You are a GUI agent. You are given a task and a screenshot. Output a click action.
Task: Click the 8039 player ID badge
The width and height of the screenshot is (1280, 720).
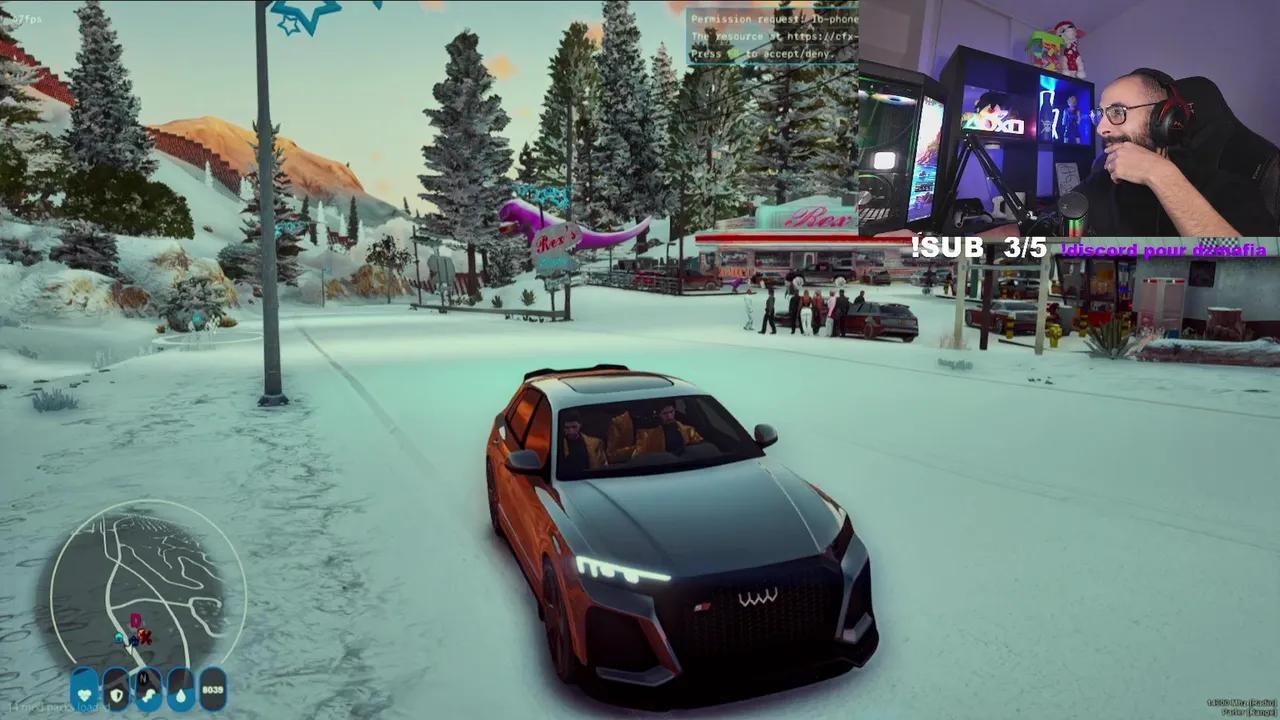coord(213,690)
